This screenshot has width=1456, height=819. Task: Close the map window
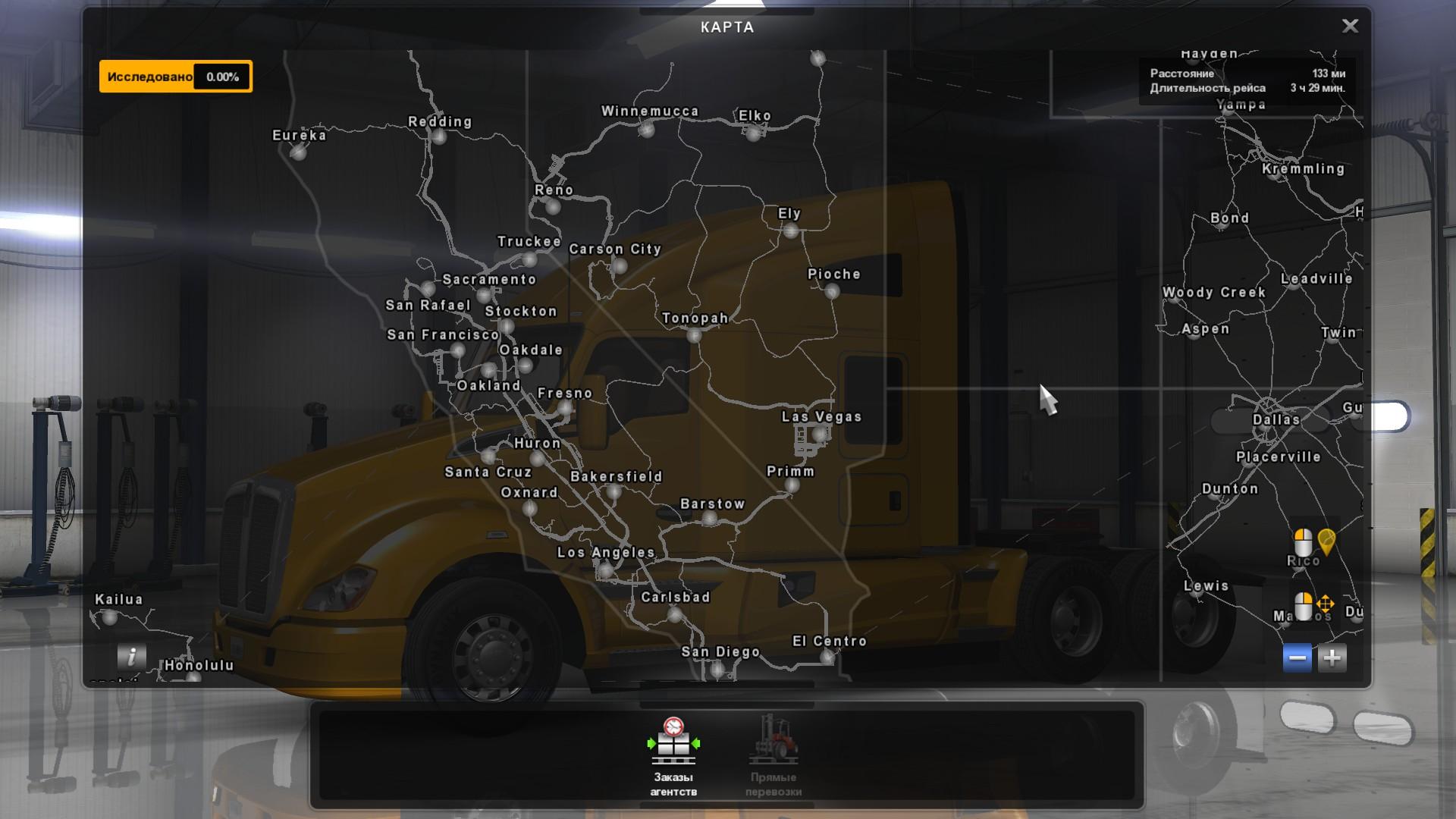tap(1350, 27)
